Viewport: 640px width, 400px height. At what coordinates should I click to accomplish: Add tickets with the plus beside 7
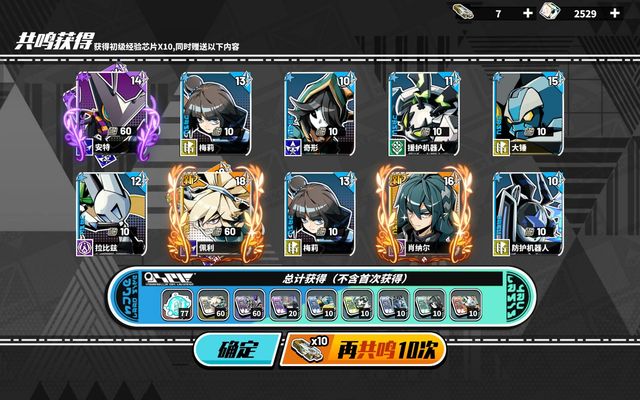pyautogui.click(x=528, y=13)
